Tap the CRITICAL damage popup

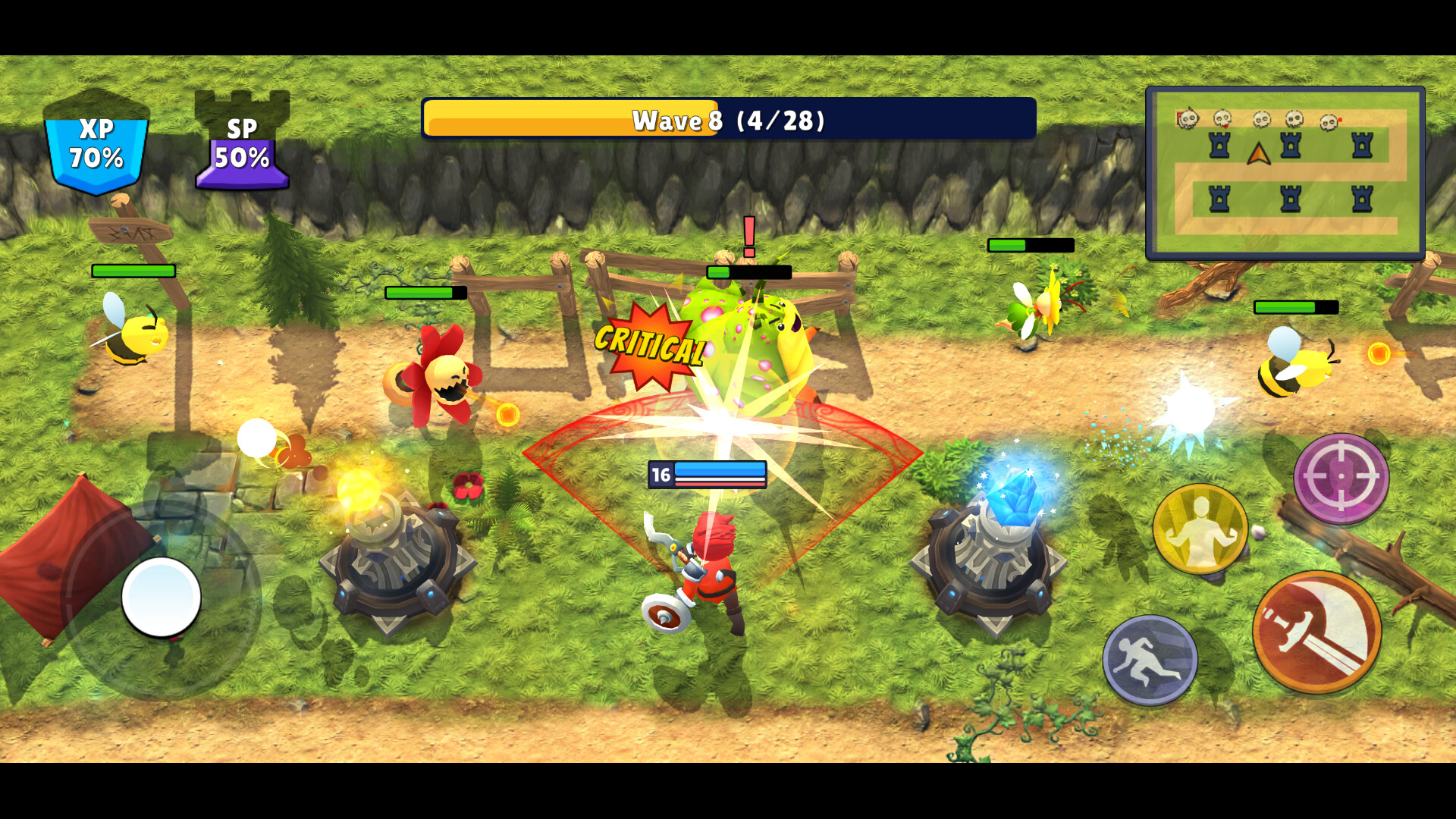pyautogui.click(x=648, y=344)
